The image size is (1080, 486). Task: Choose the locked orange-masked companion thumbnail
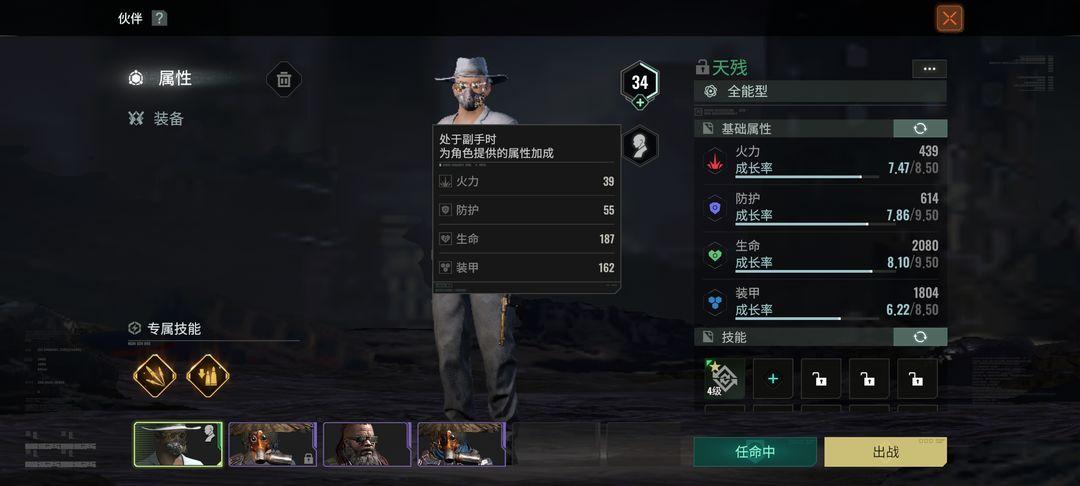coord(272,443)
